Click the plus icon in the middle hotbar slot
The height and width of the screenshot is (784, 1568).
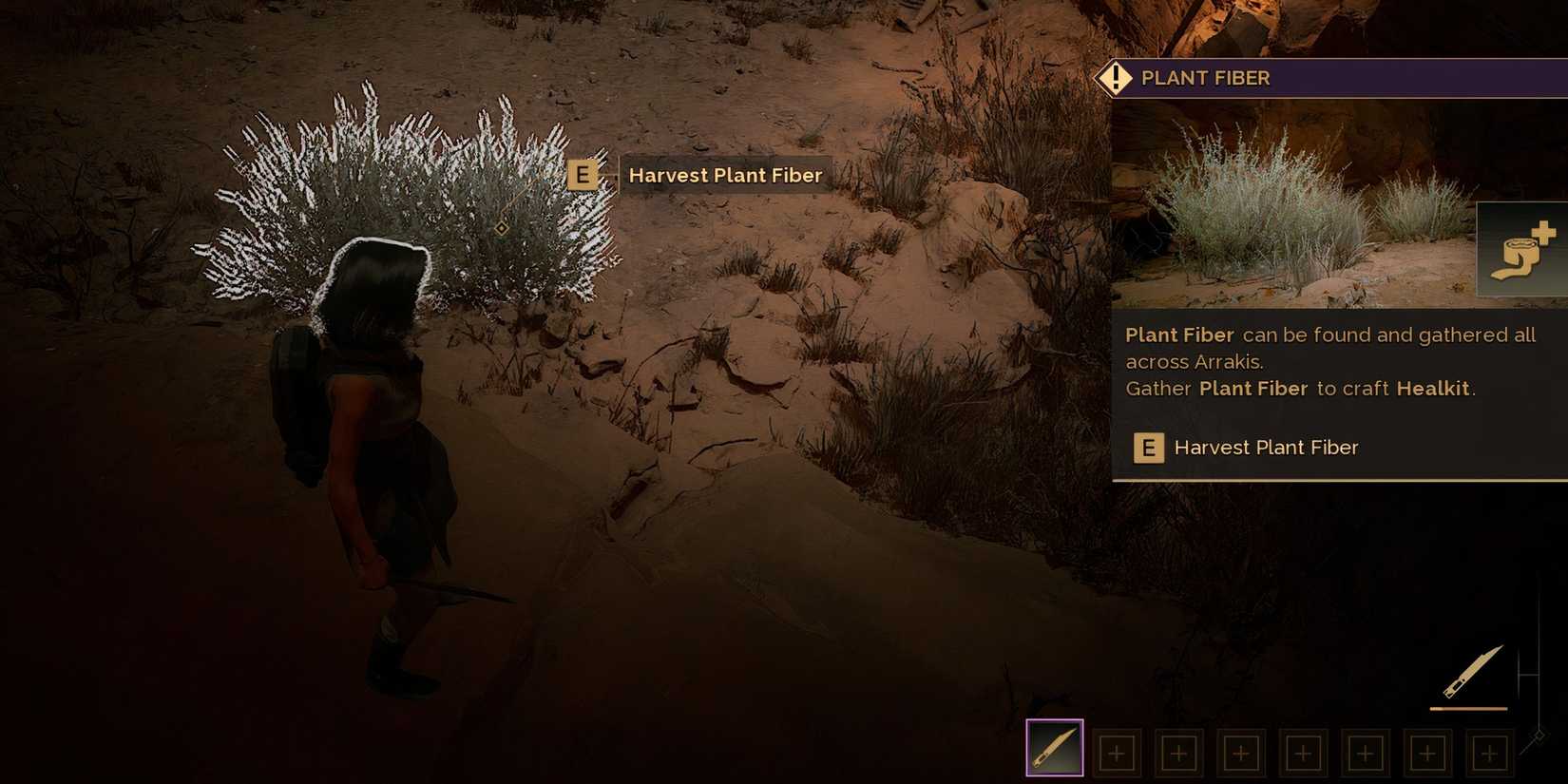(x=1302, y=752)
